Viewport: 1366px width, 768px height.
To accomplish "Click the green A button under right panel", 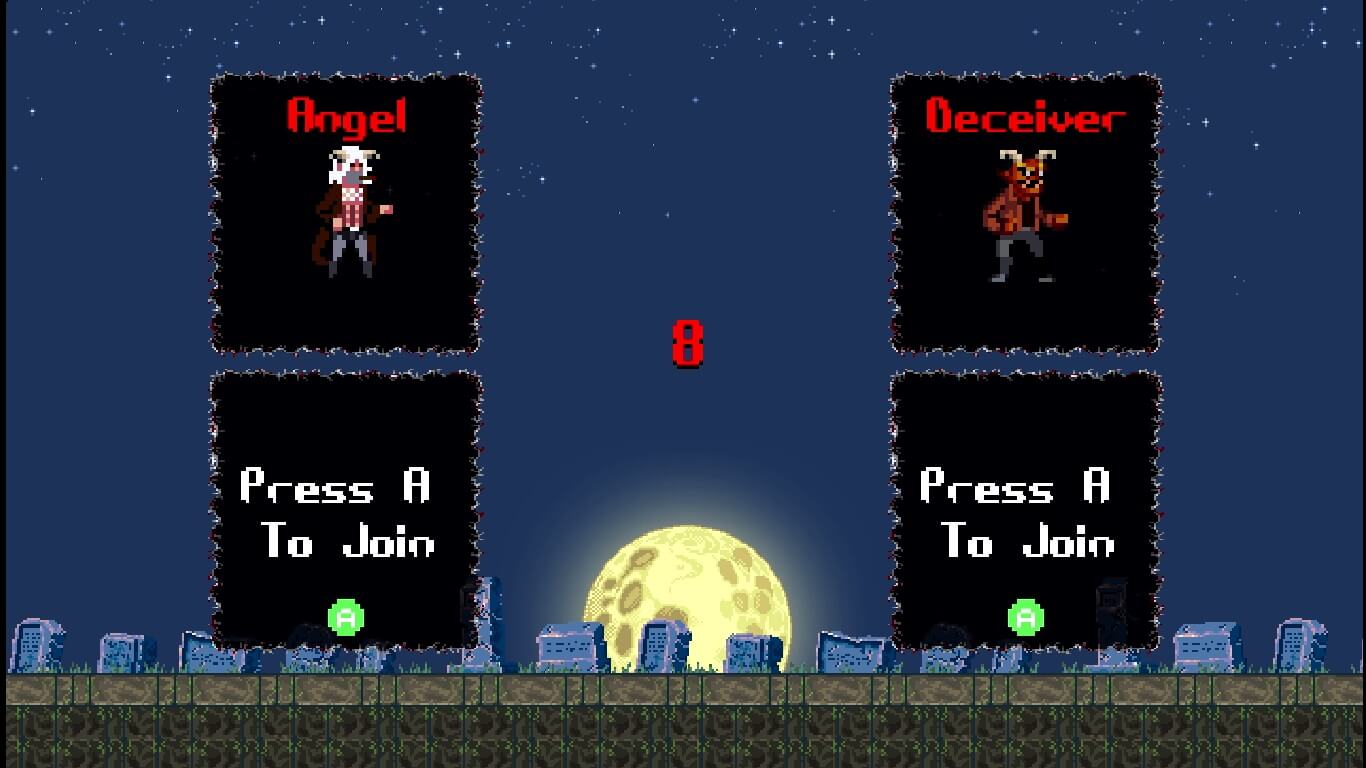I will (x=1026, y=617).
